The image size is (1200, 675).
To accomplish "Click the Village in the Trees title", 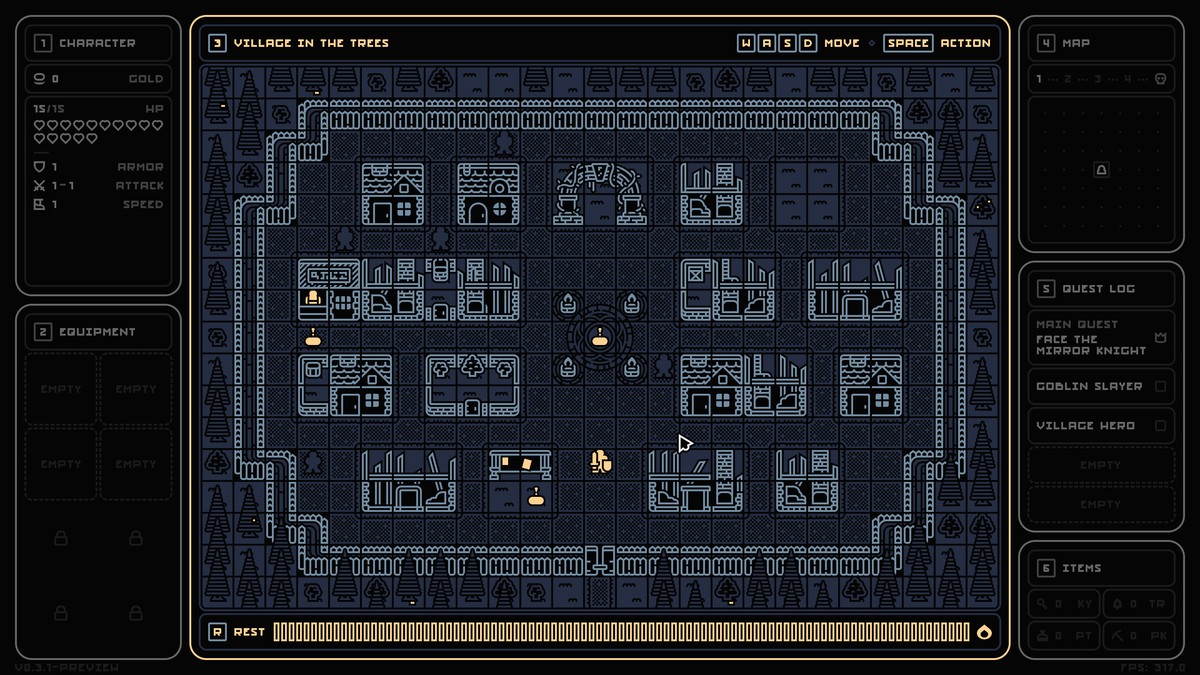I will pyautogui.click(x=311, y=43).
